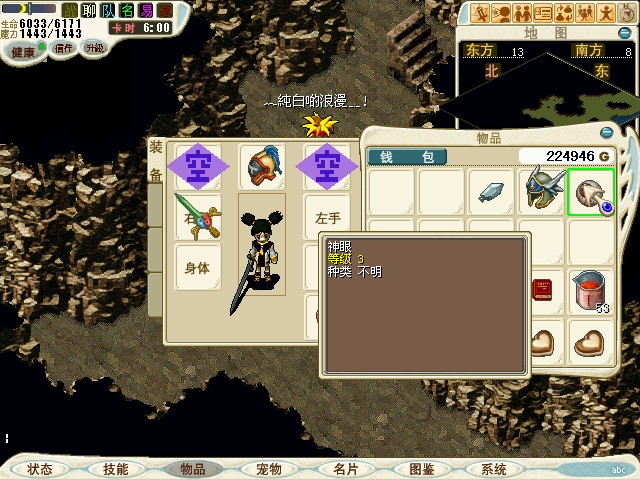Open the 图鉴 encyclopedia menu
The width and height of the screenshot is (640, 480).
pyautogui.click(x=421, y=469)
